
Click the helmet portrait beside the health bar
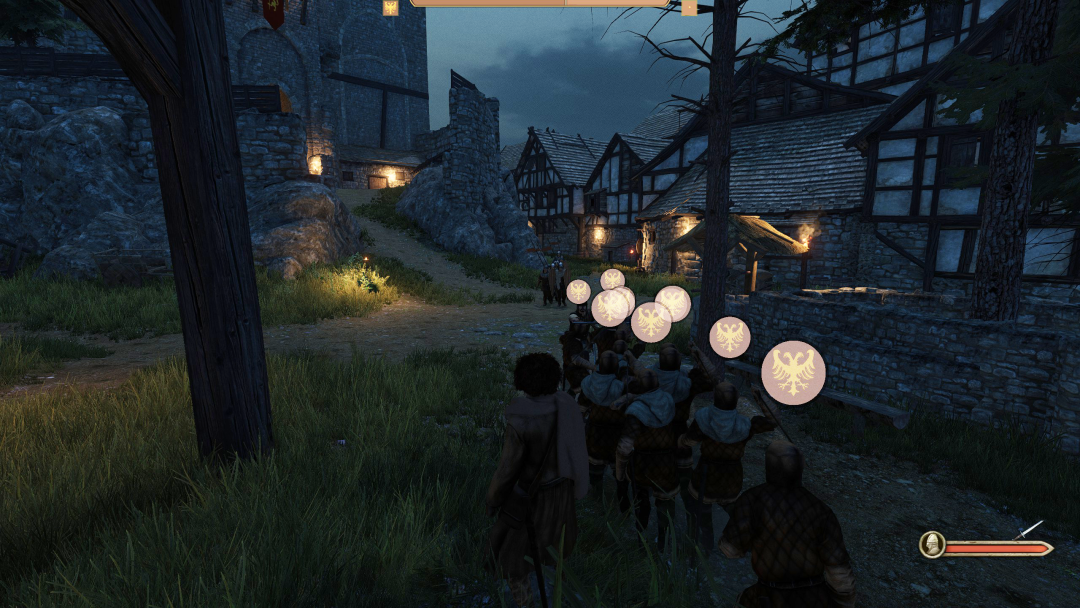click(x=932, y=545)
